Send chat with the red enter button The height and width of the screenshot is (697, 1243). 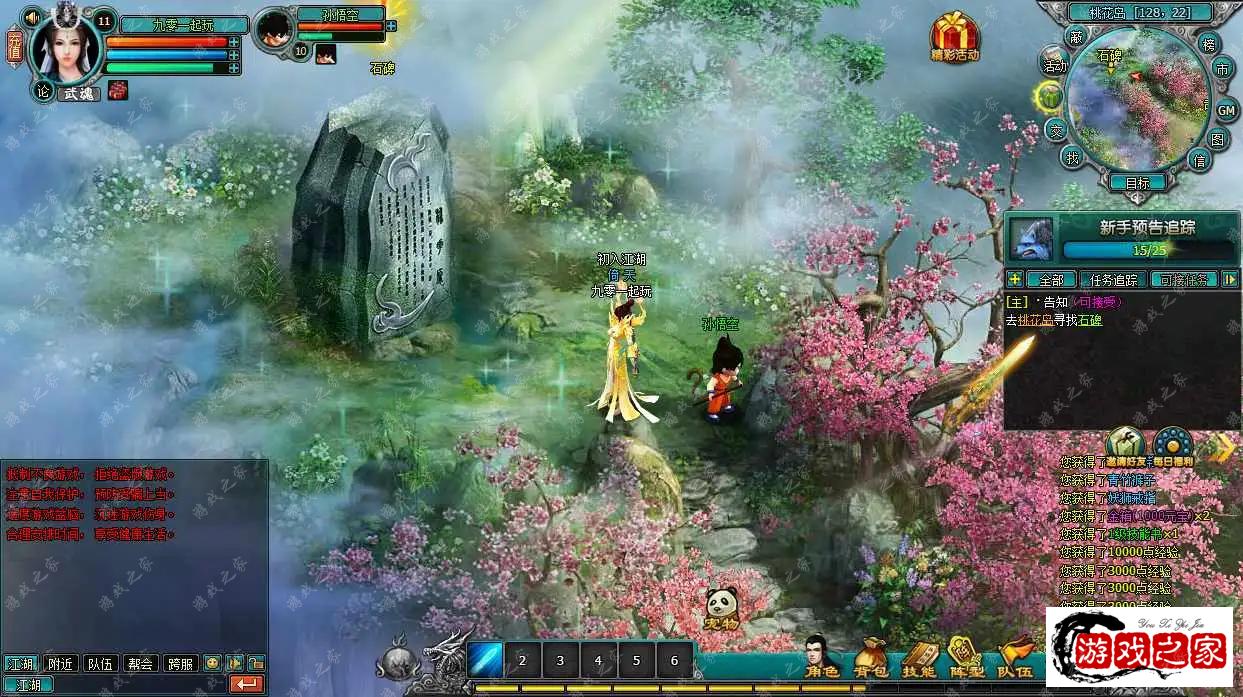[x=246, y=685]
